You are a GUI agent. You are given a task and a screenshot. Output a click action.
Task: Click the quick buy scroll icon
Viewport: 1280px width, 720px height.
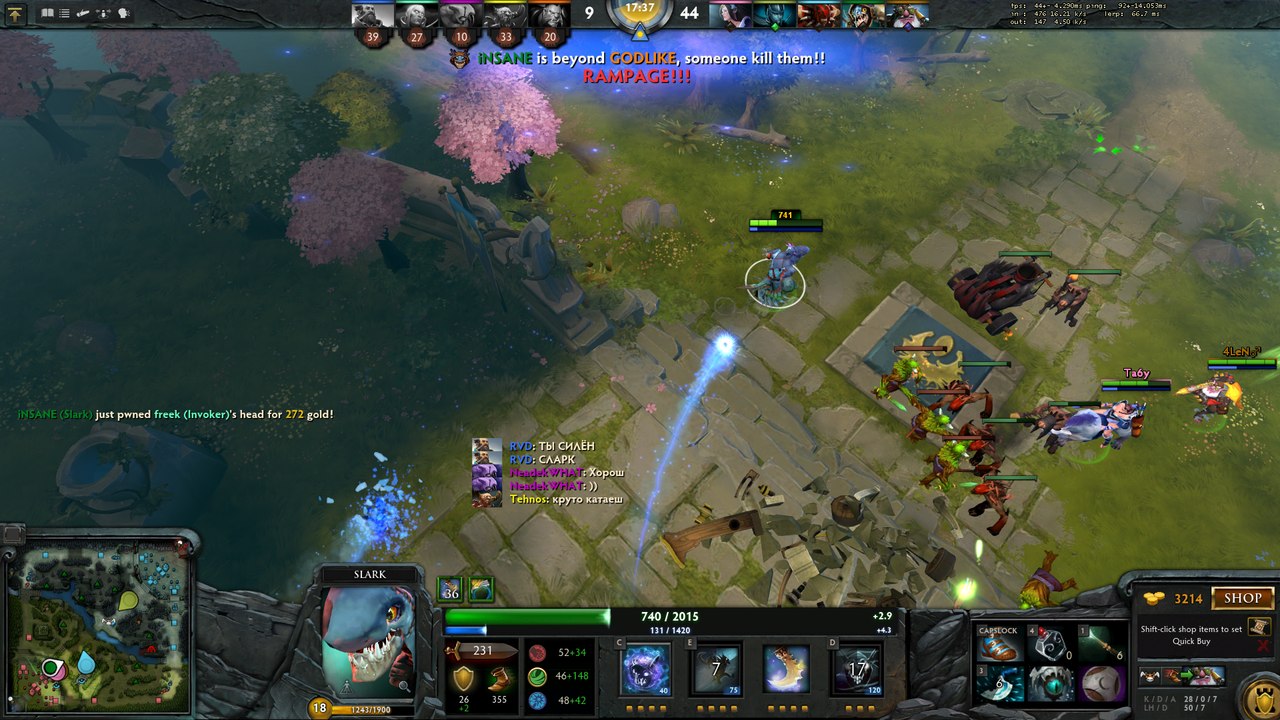pyautogui.click(x=1259, y=627)
